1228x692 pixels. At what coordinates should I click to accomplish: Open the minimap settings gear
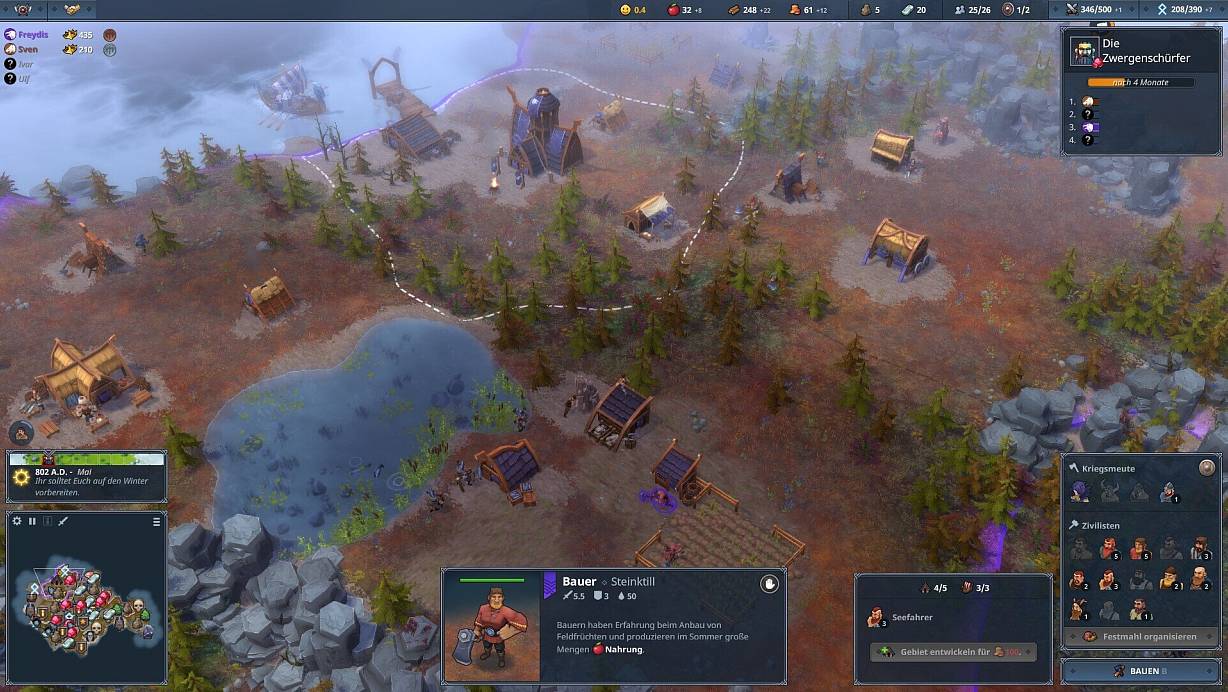17,521
